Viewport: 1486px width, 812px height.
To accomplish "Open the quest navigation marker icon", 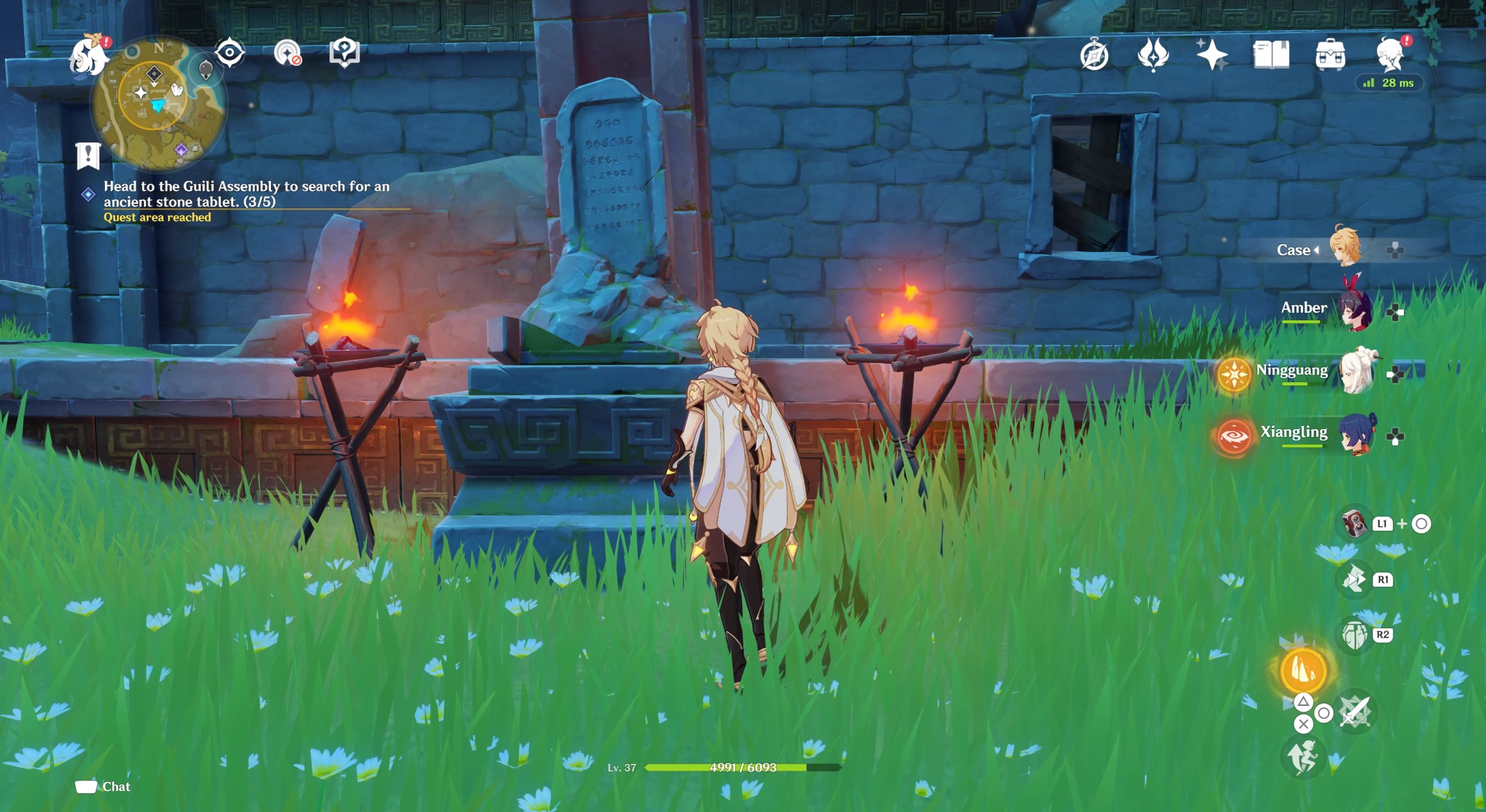I will 344,53.
